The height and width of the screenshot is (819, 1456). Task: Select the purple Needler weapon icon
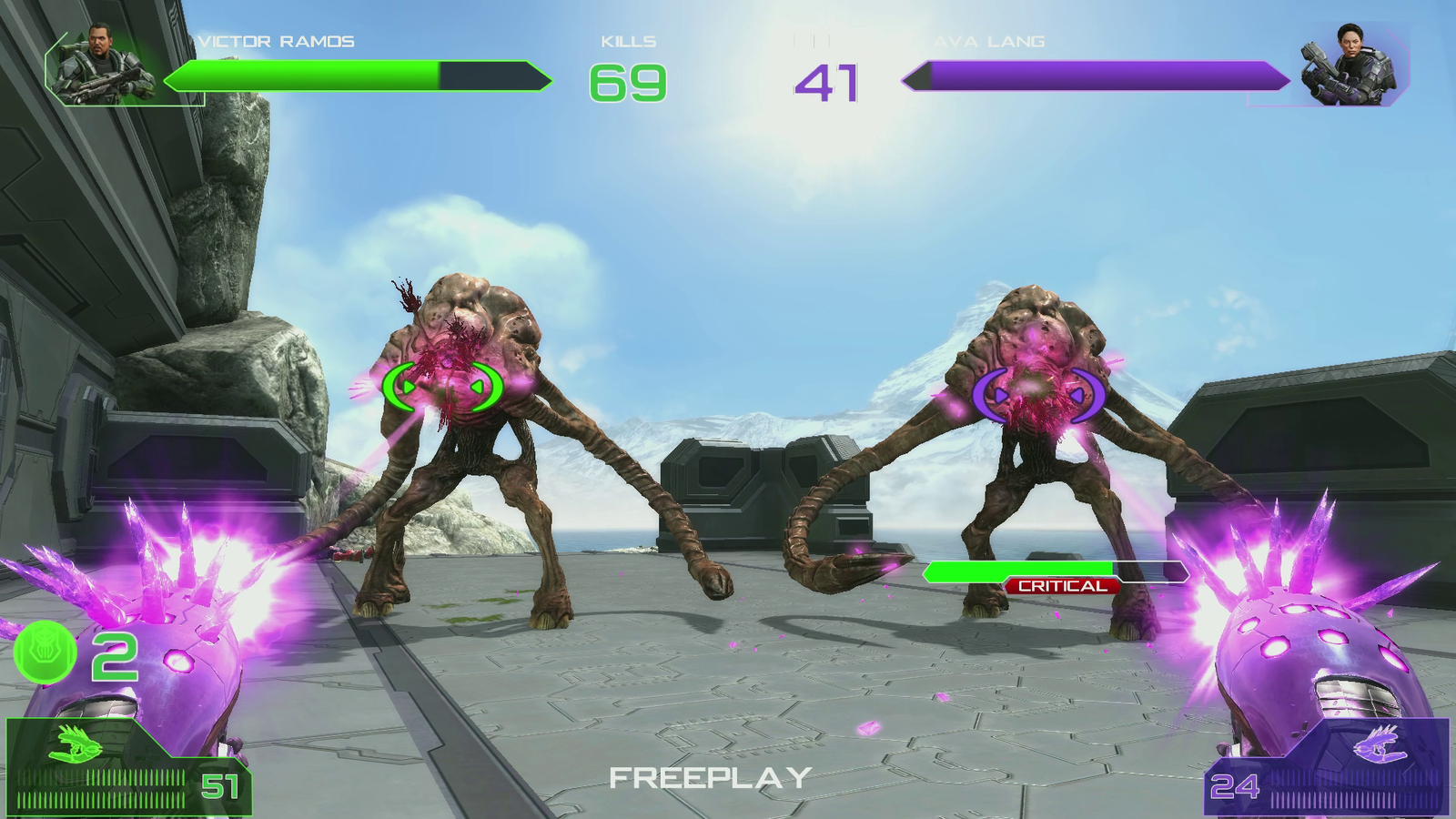click(x=1380, y=746)
